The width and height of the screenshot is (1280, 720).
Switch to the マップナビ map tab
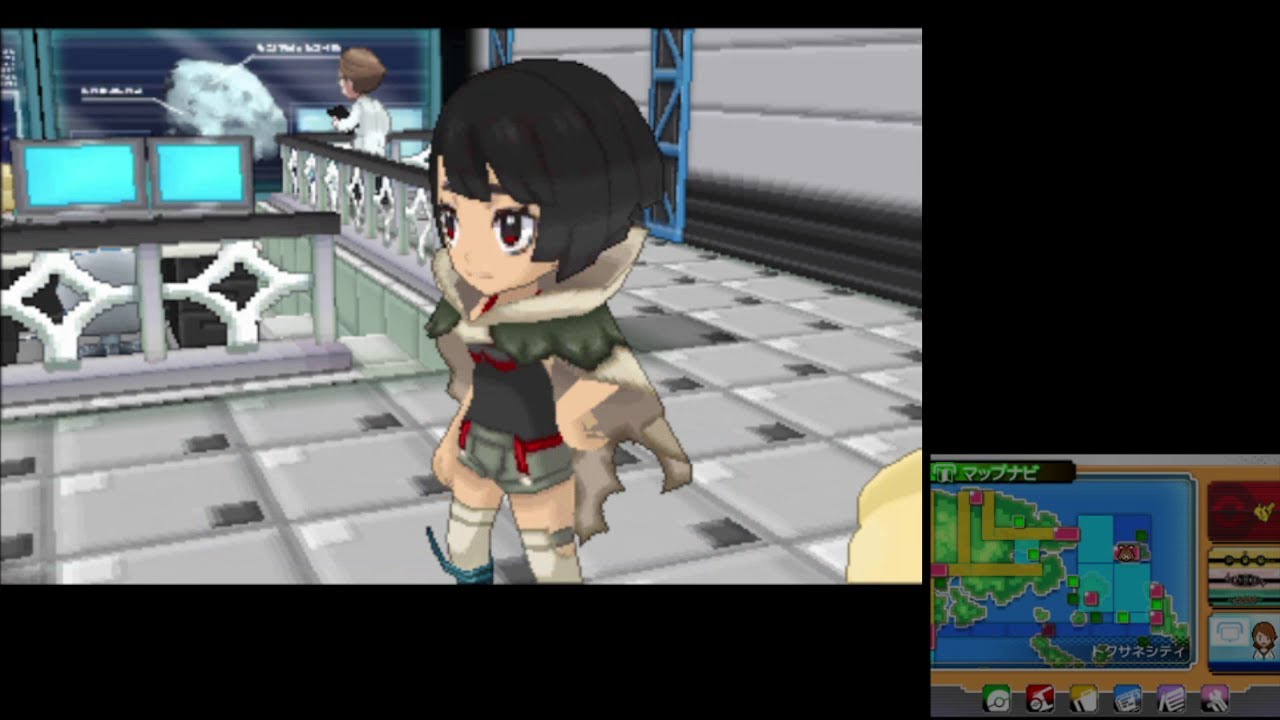(x=998, y=470)
